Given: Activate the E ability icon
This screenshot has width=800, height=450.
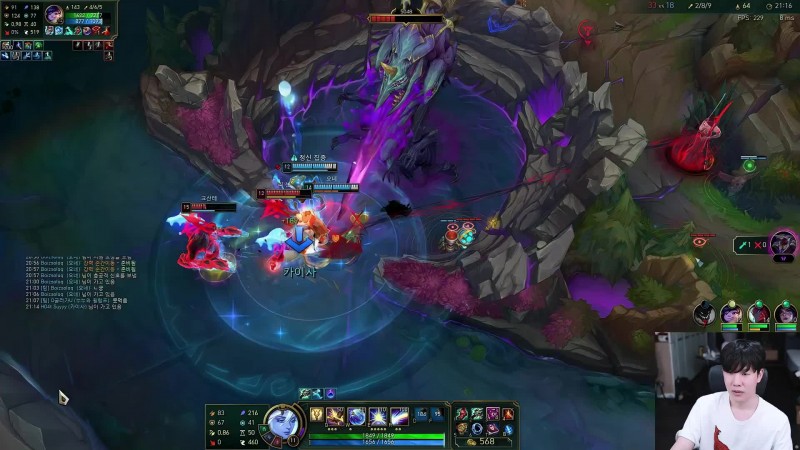Looking at the screenshot, I should click(377, 416).
